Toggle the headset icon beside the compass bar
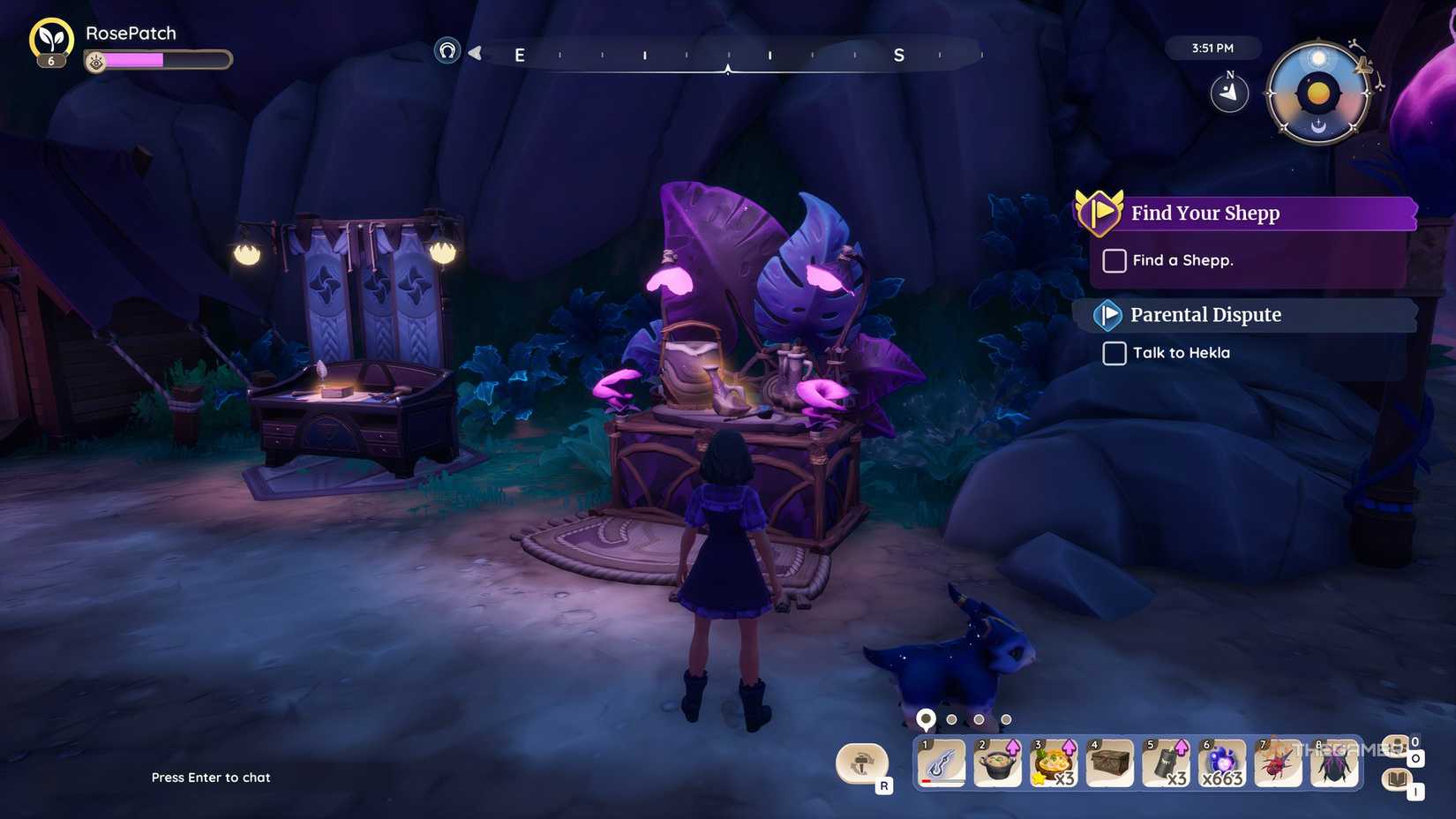This screenshot has width=1456, height=819. pos(448,52)
